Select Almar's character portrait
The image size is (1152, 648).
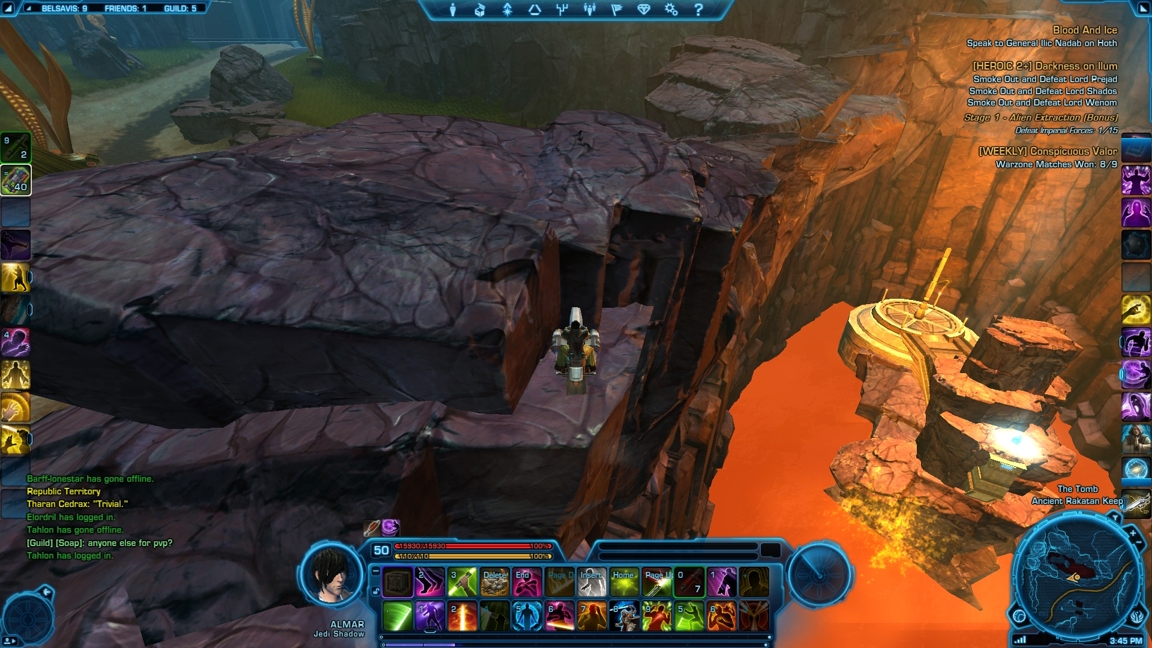click(x=332, y=577)
